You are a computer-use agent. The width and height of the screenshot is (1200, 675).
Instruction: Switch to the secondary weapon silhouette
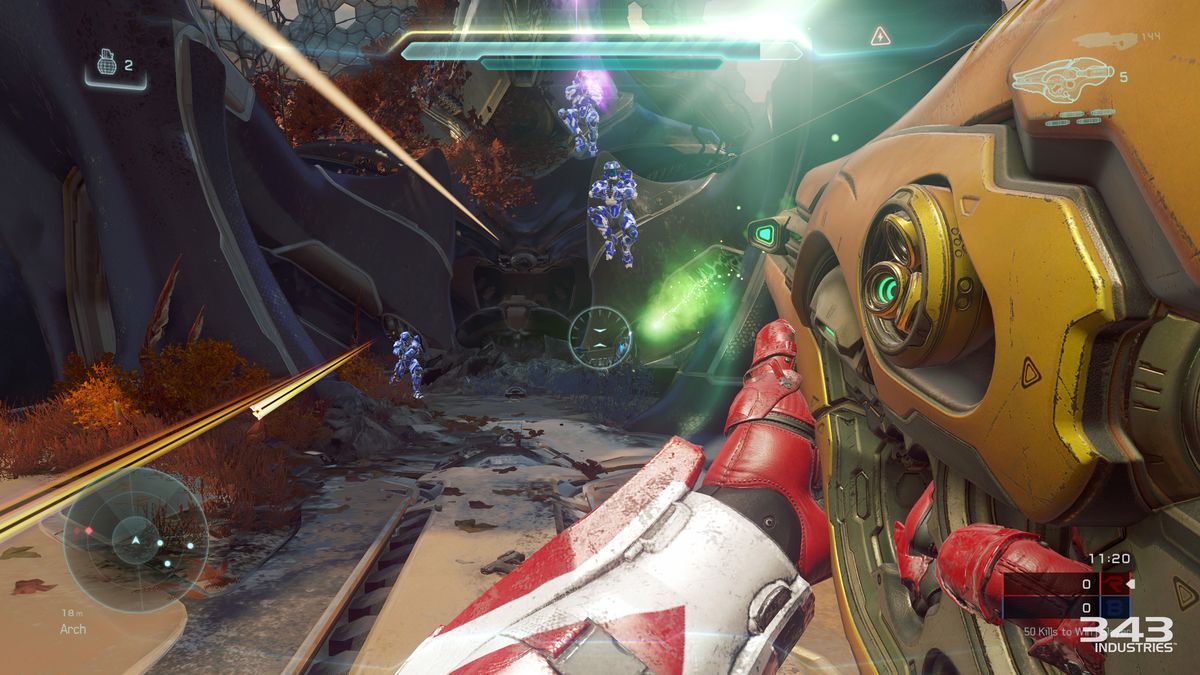[x=1107, y=40]
